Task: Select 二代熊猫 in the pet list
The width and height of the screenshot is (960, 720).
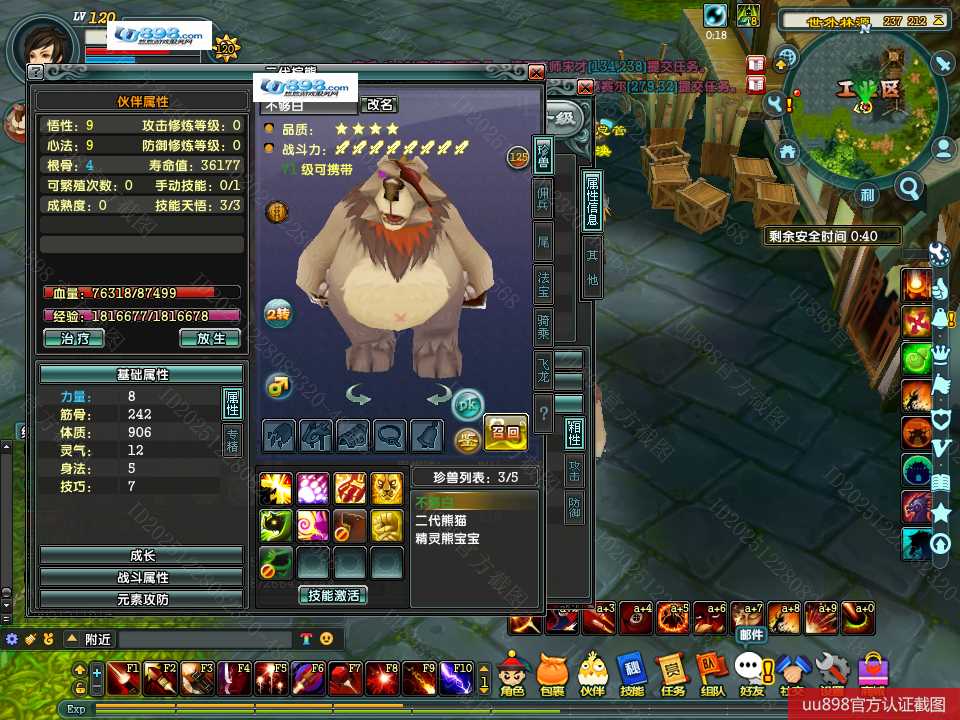Action: point(441,520)
